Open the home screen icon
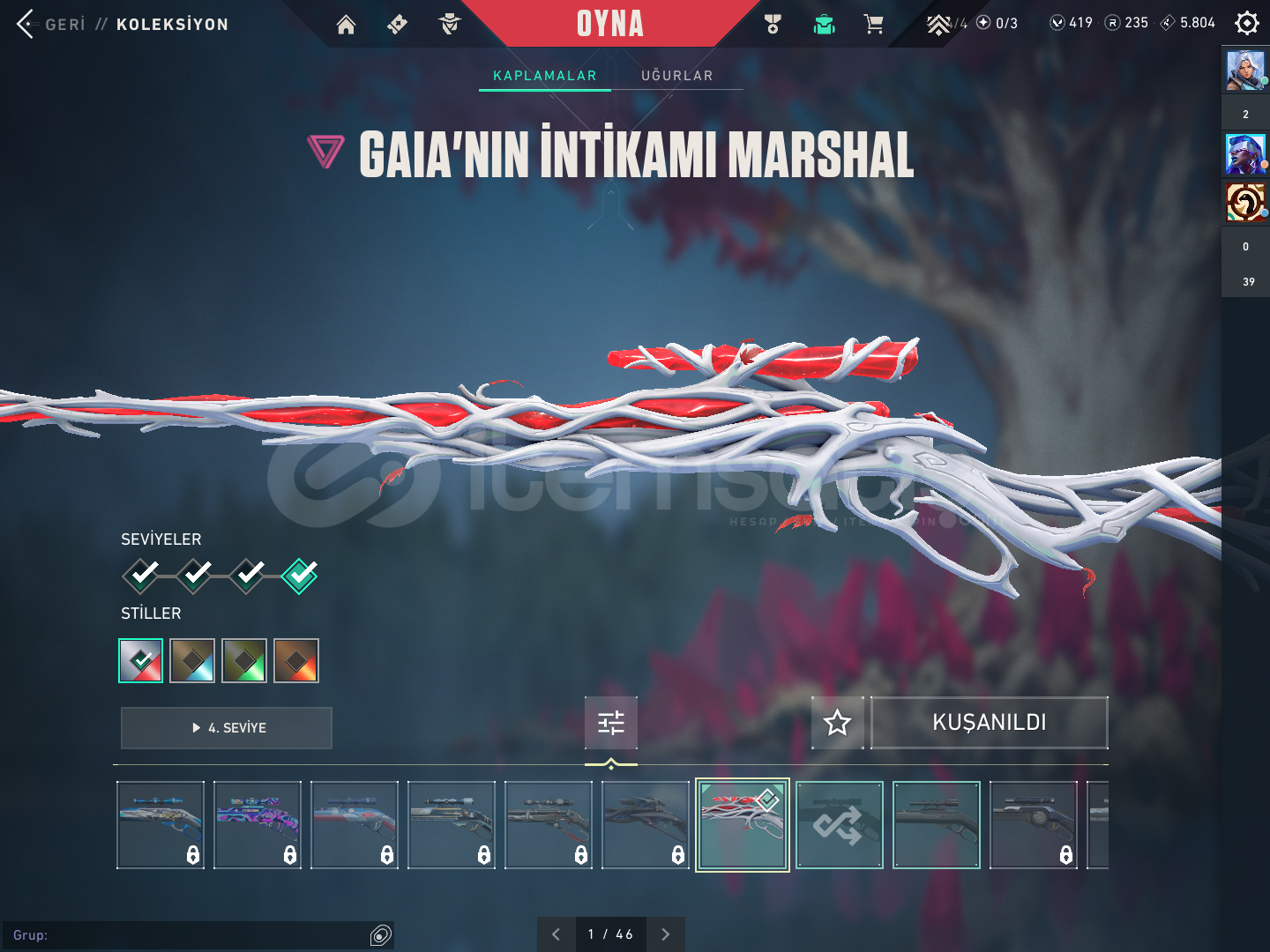This screenshot has width=1270, height=952. [x=346, y=25]
